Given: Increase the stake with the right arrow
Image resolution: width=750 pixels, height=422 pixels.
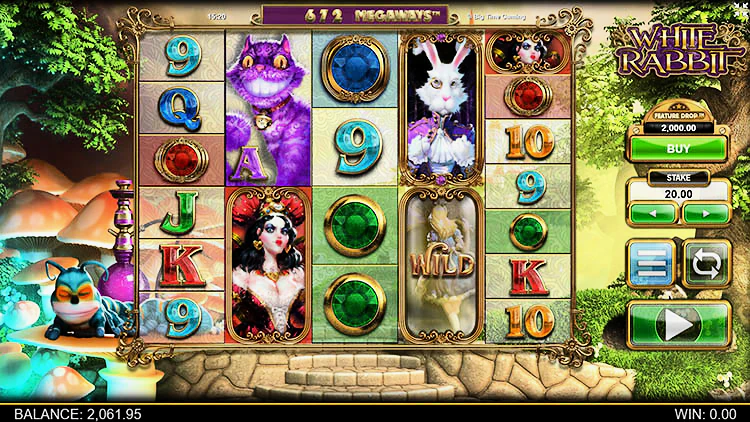Looking at the screenshot, I should [x=704, y=214].
